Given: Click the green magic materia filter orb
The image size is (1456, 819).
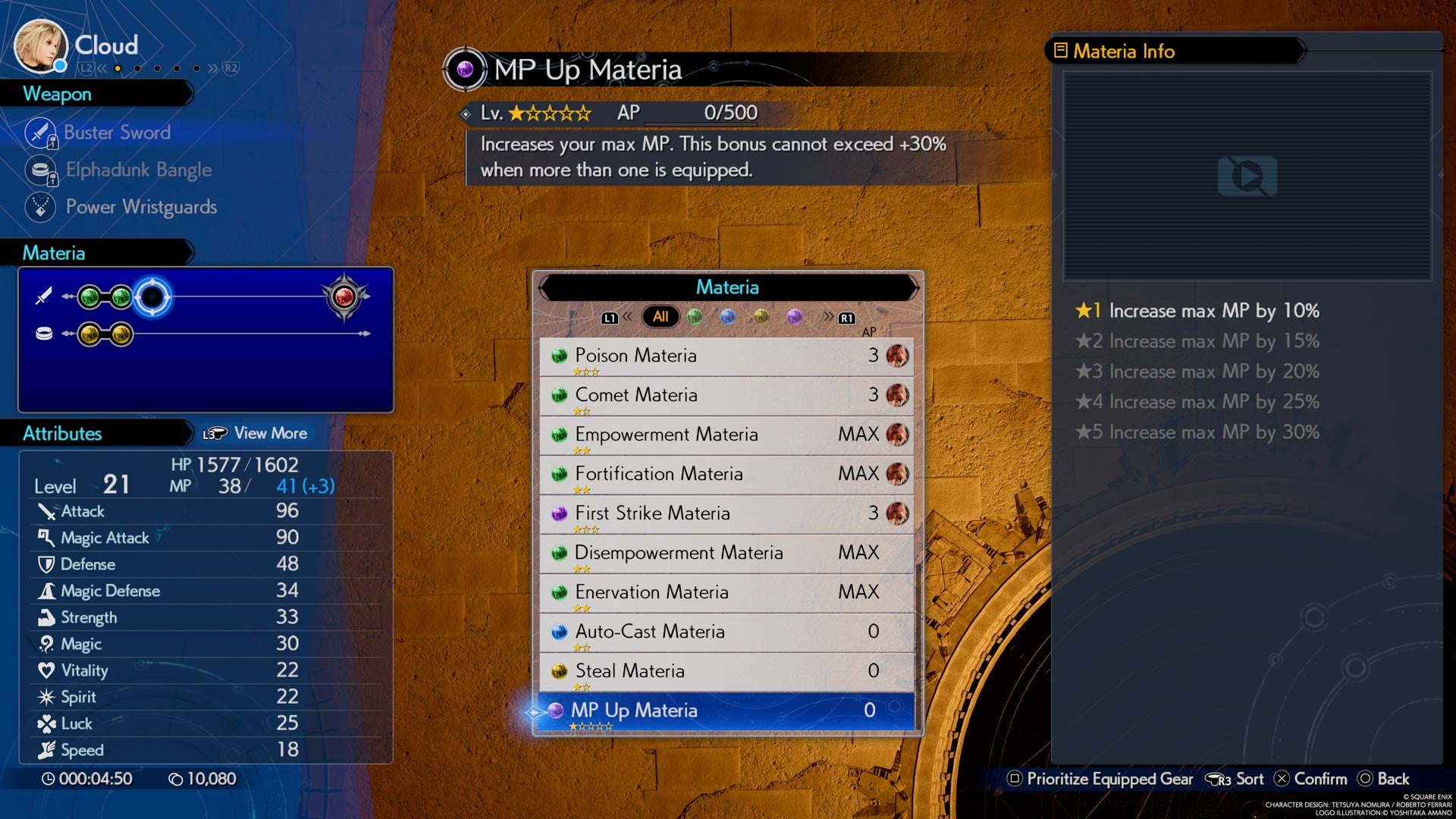Looking at the screenshot, I should (x=695, y=317).
